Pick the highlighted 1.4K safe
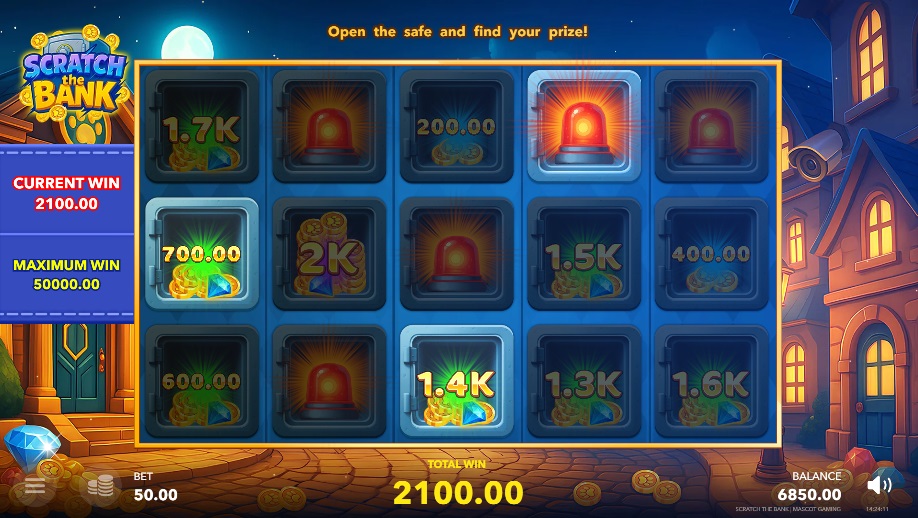The image size is (918, 518). pos(456,381)
